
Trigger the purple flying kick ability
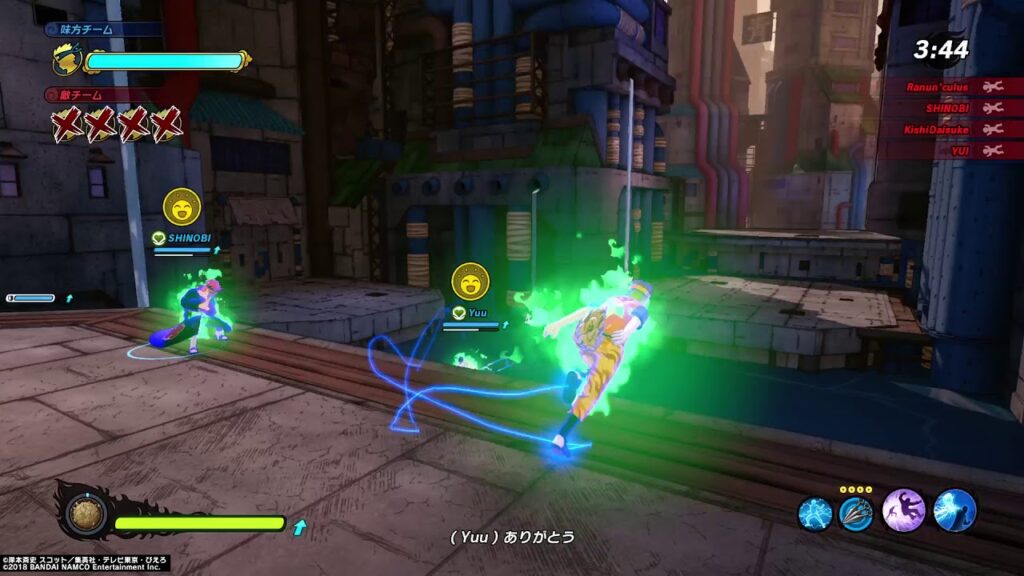pos(902,510)
